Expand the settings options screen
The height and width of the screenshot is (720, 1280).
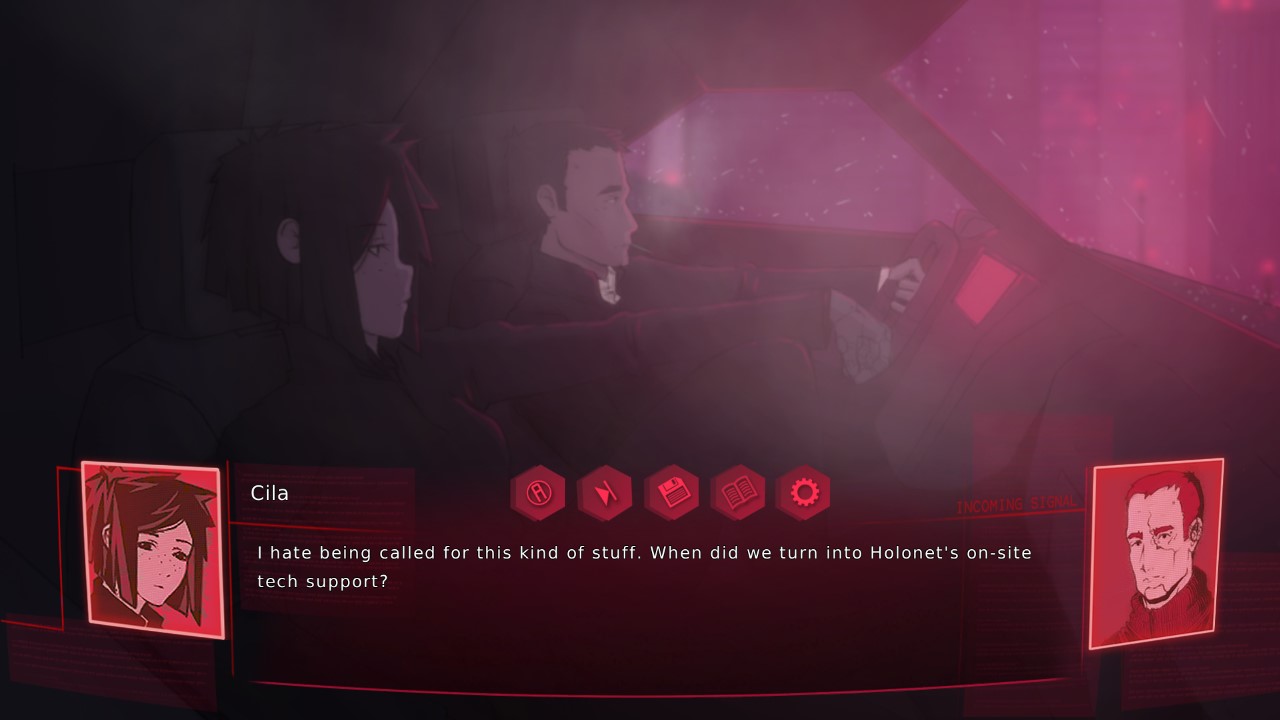804,493
